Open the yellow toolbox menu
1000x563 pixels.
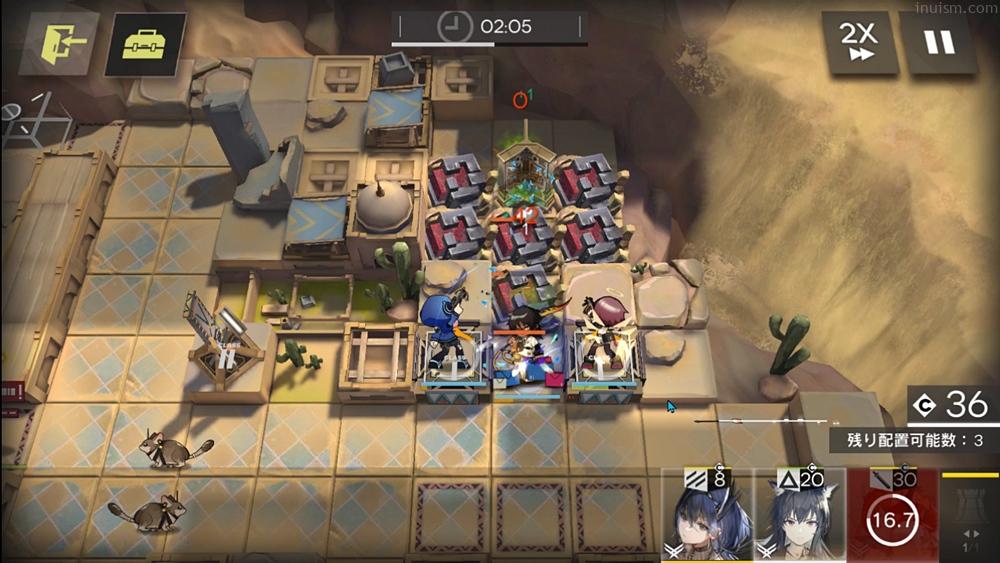click(x=145, y=44)
